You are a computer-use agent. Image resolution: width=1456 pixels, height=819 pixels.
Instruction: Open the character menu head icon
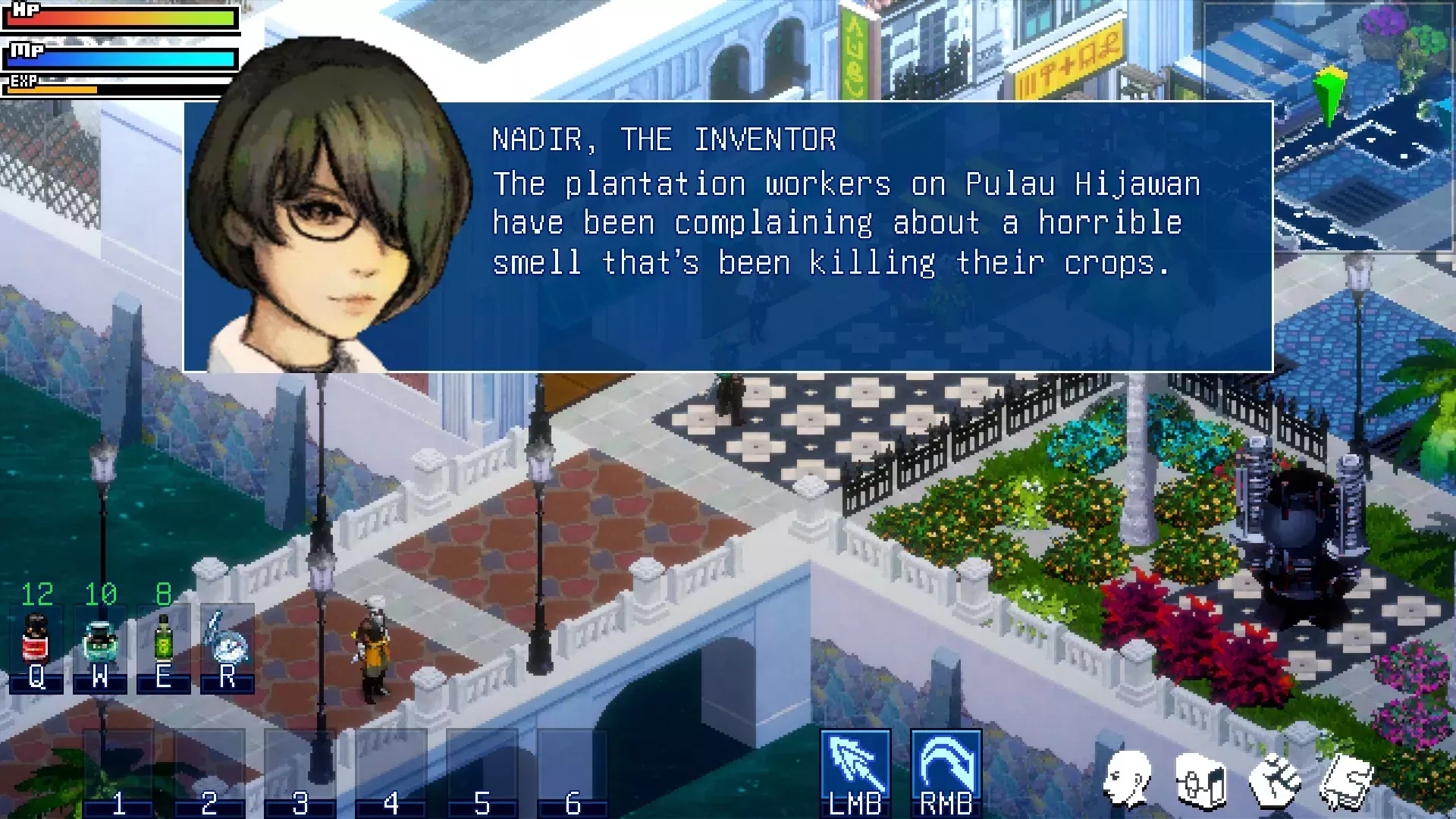click(x=1128, y=780)
